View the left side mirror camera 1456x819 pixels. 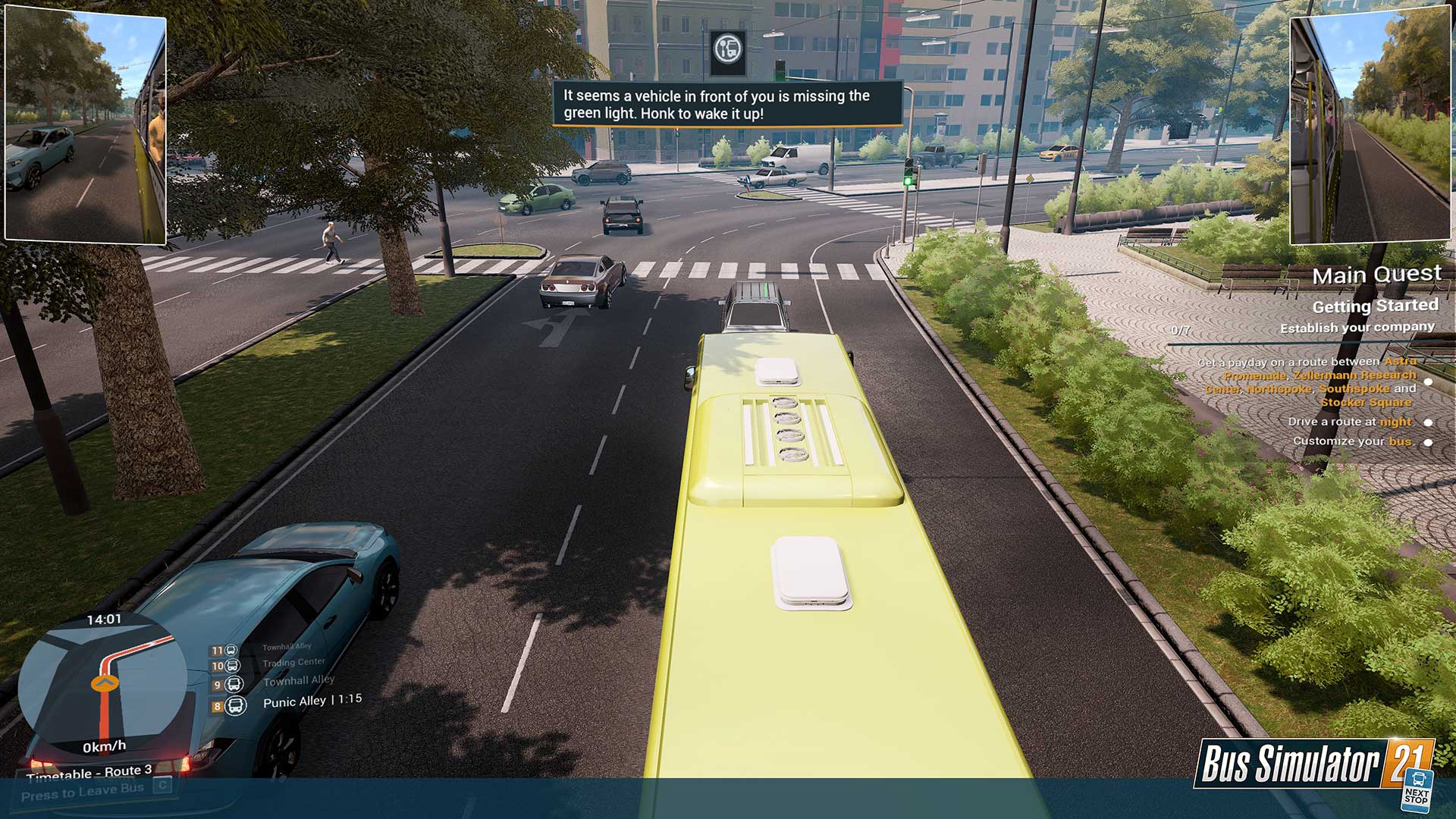[x=86, y=127]
